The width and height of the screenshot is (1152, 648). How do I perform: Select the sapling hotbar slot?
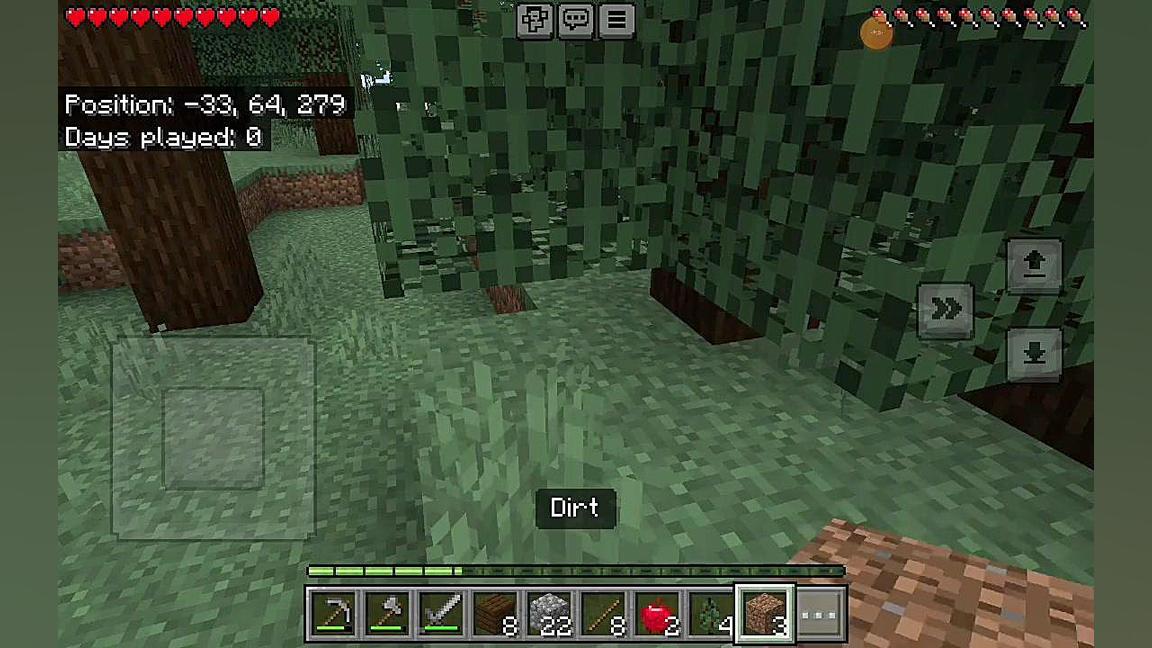click(x=711, y=613)
